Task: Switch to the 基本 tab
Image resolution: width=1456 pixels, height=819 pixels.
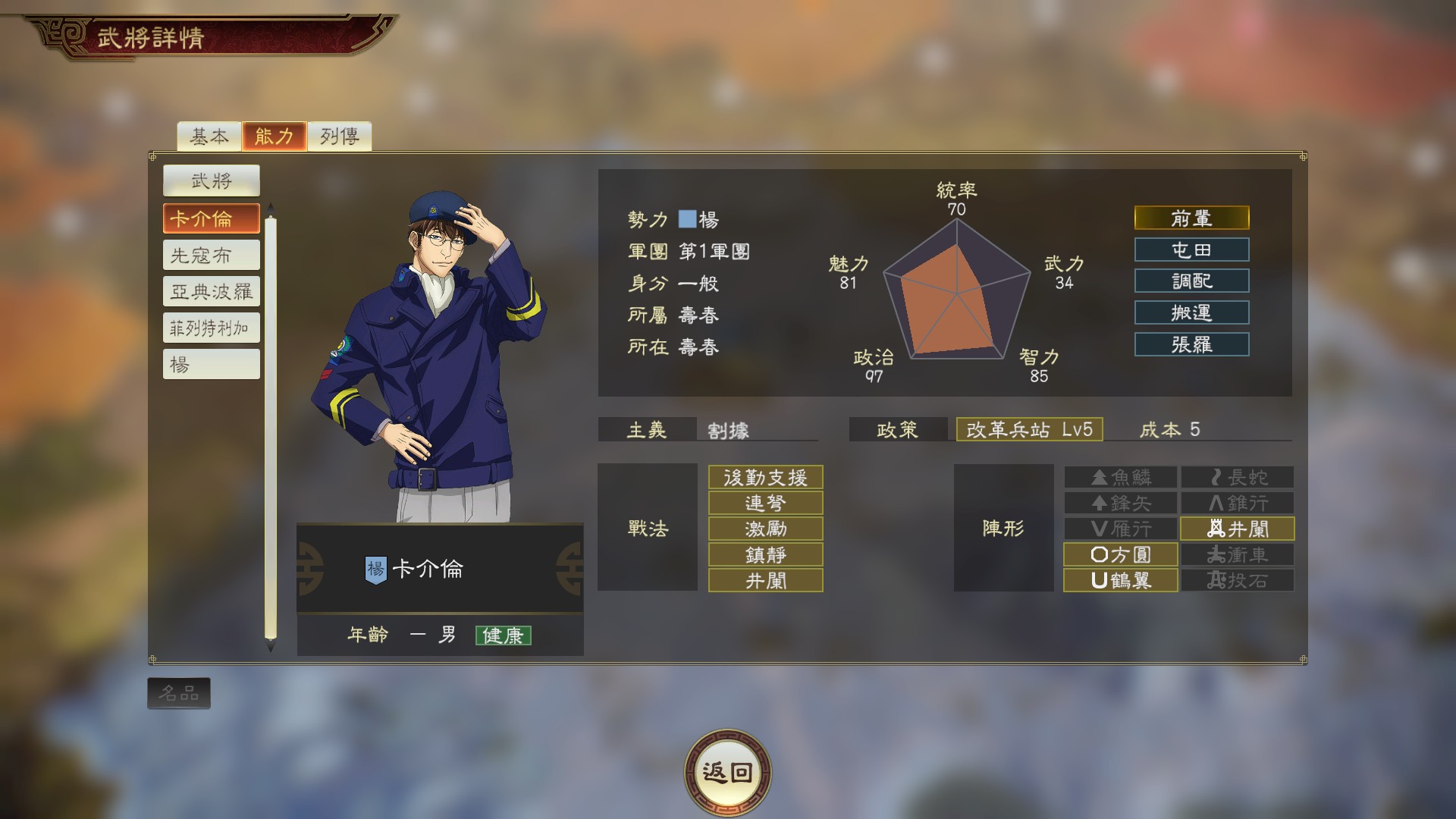Action: pyautogui.click(x=209, y=136)
